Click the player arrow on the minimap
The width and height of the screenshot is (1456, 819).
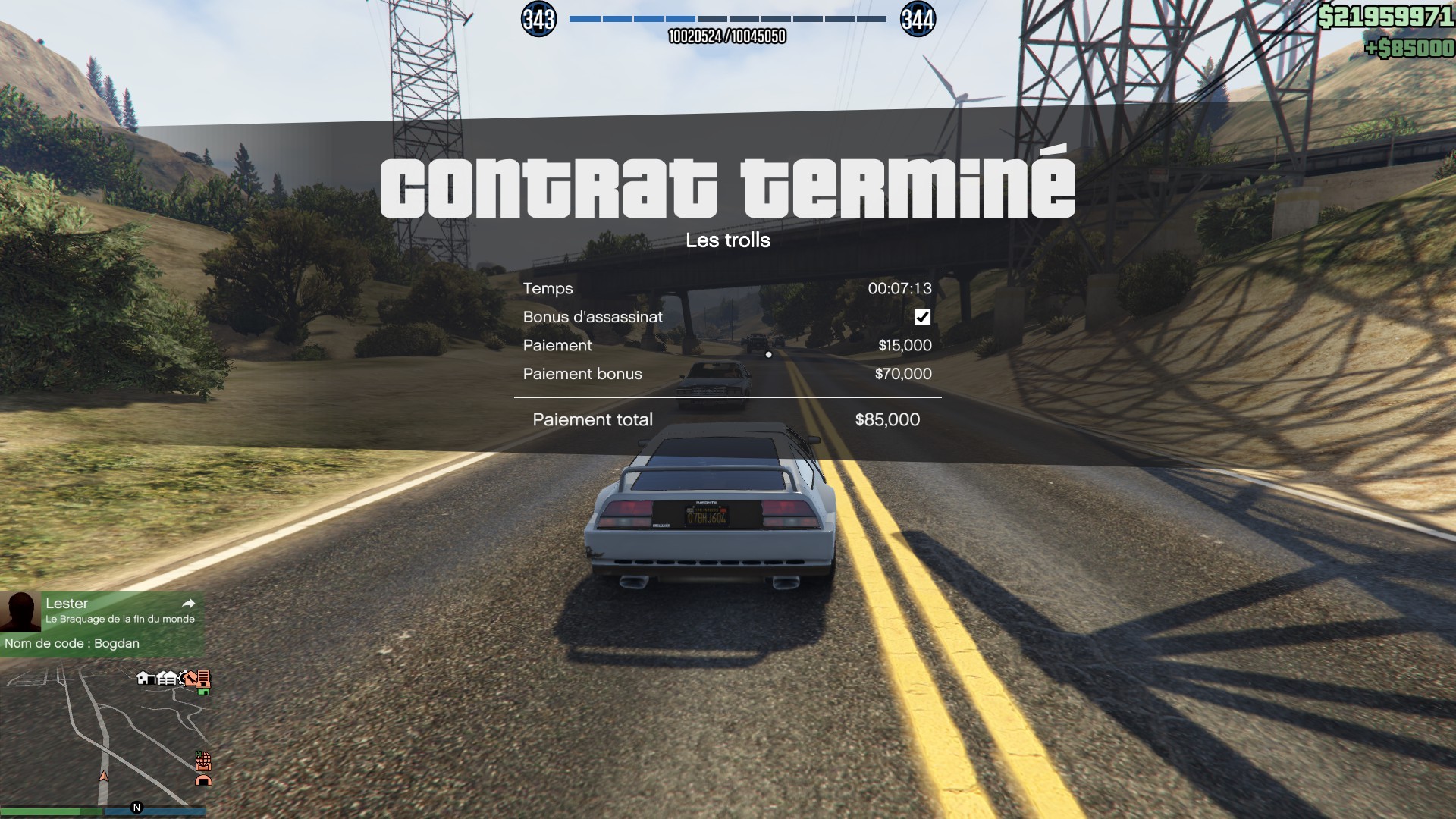[104, 776]
